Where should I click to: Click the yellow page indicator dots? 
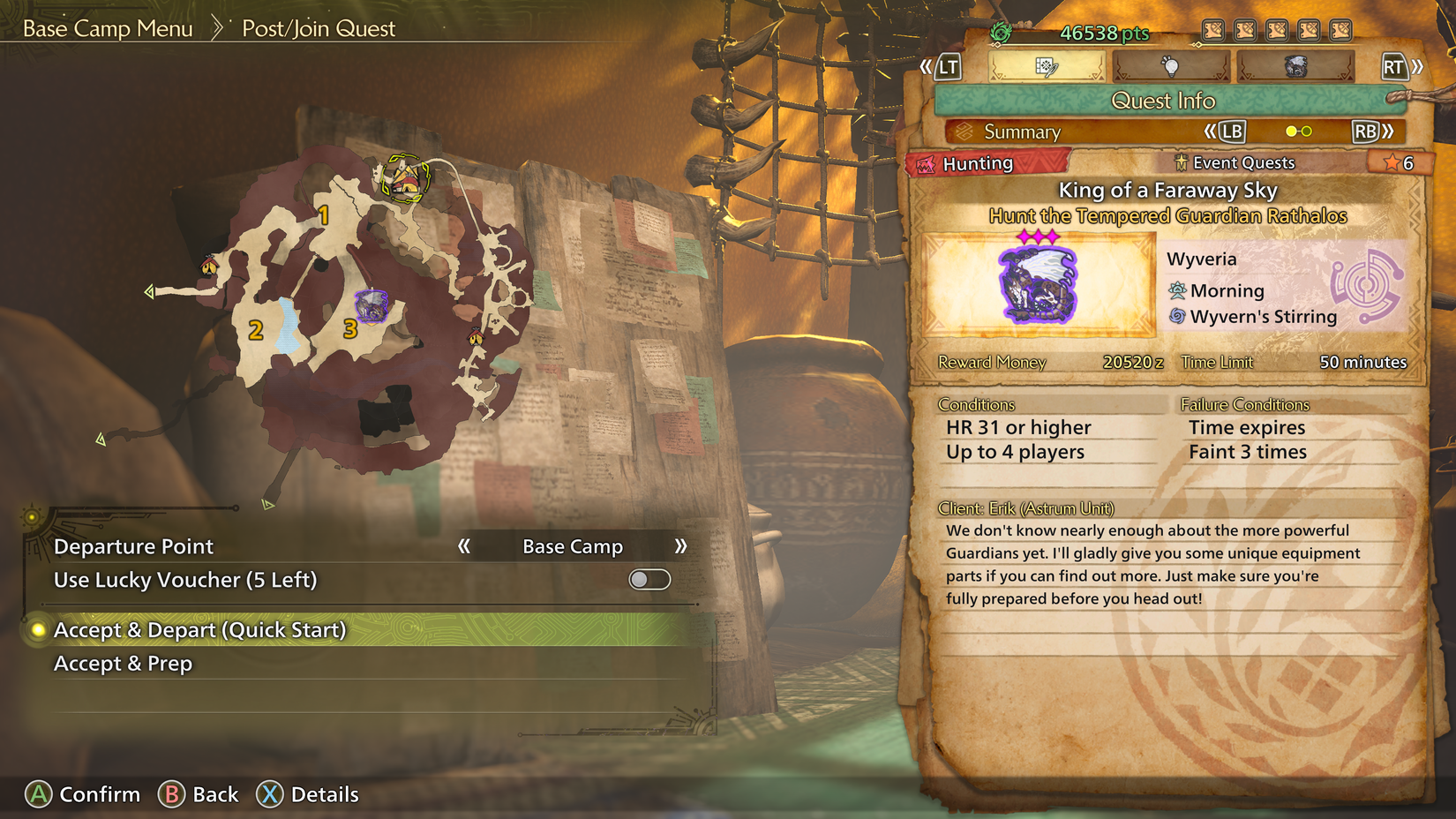[x=1297, y=131]
